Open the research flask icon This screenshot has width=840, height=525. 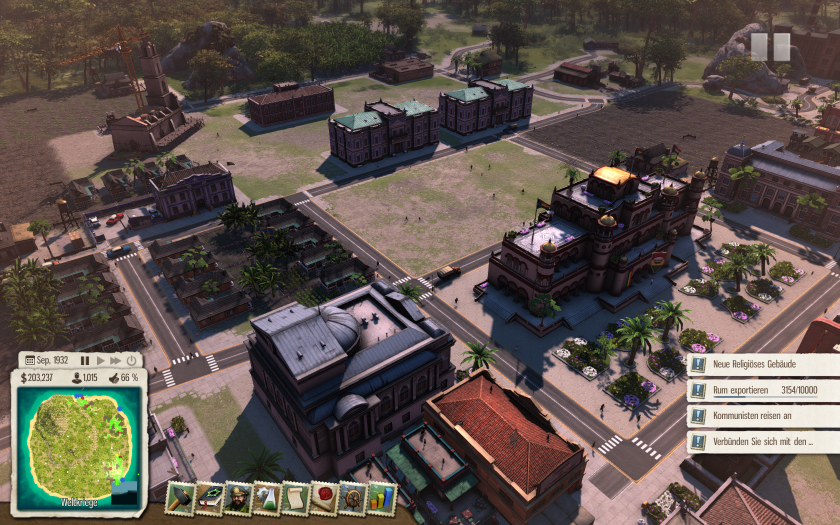pos(267,497)
